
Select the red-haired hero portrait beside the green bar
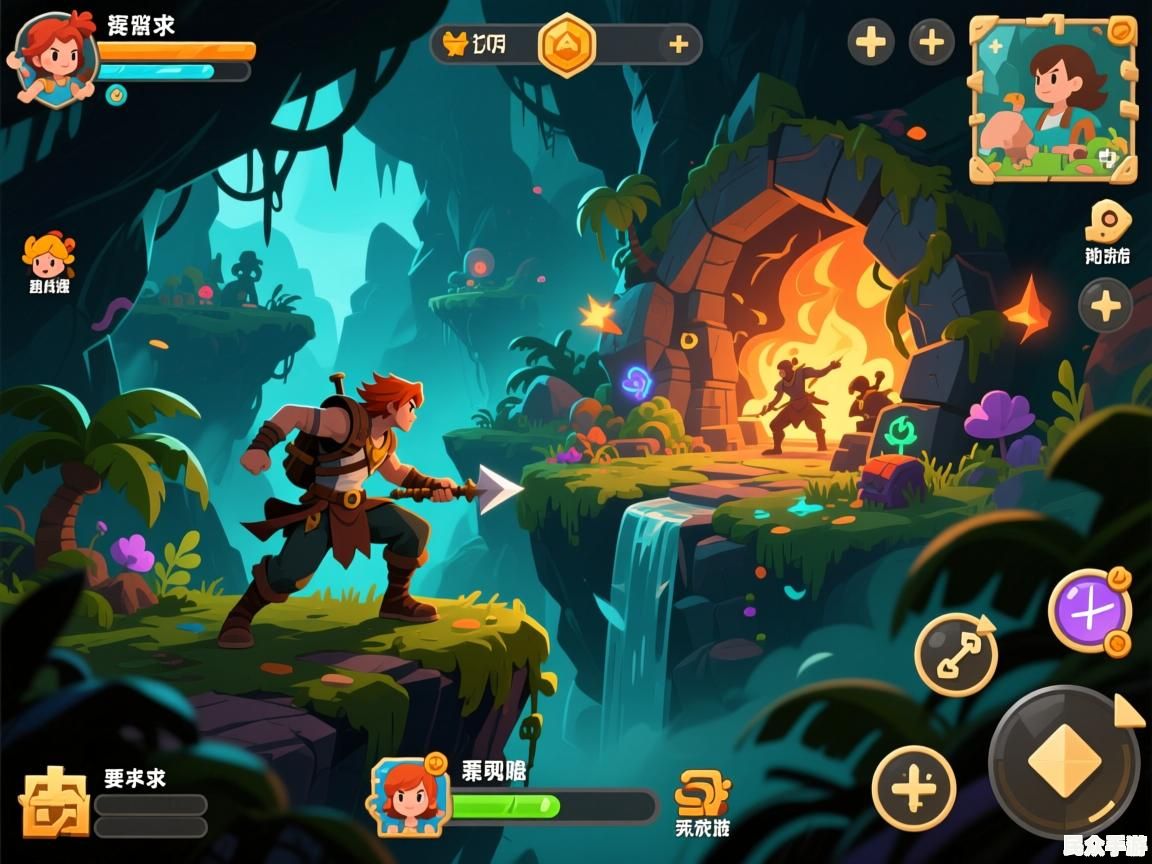[408, 797]
